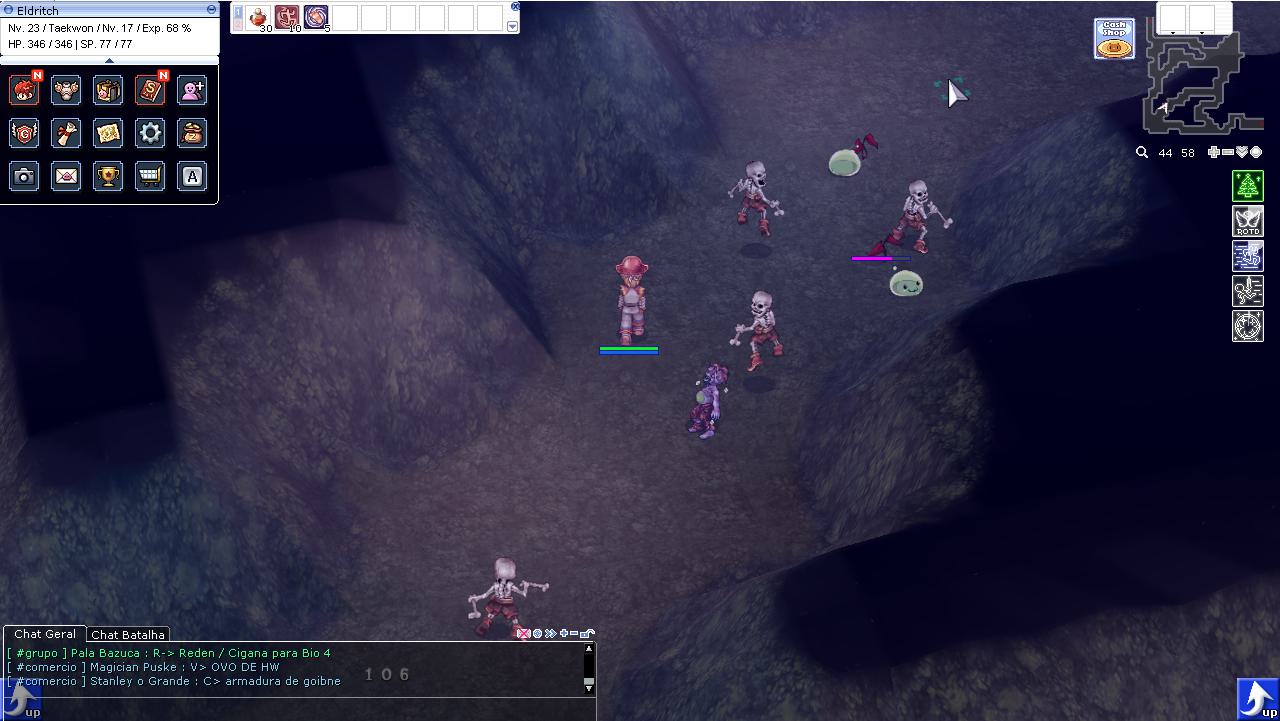
Task: Collapse the Eldritch character info panel
Action: pyautogui.click(x=210, y=9)
